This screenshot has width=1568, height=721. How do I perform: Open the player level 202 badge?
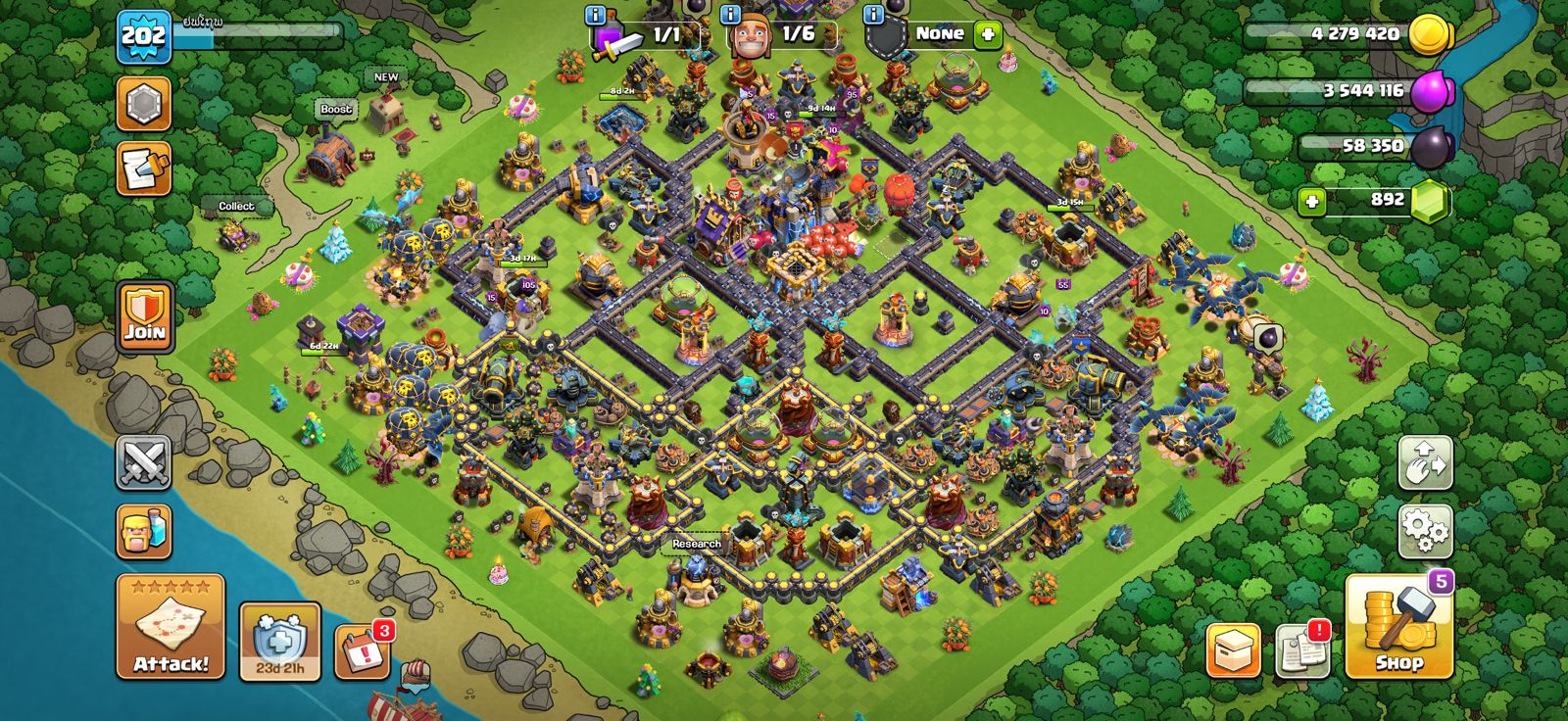[x=143, y=37]
